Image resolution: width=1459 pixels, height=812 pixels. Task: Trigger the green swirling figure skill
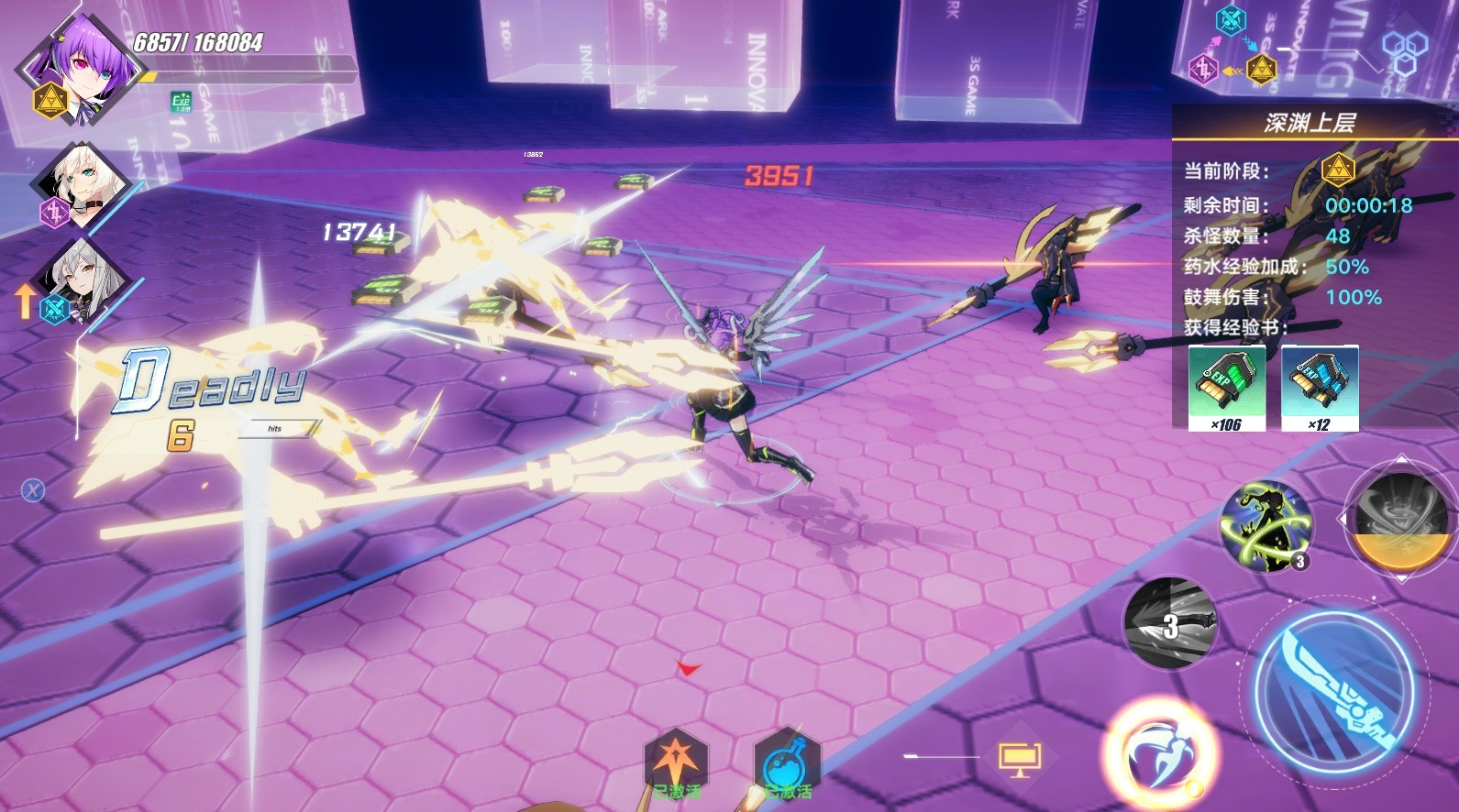click(x=1266, y=526)
